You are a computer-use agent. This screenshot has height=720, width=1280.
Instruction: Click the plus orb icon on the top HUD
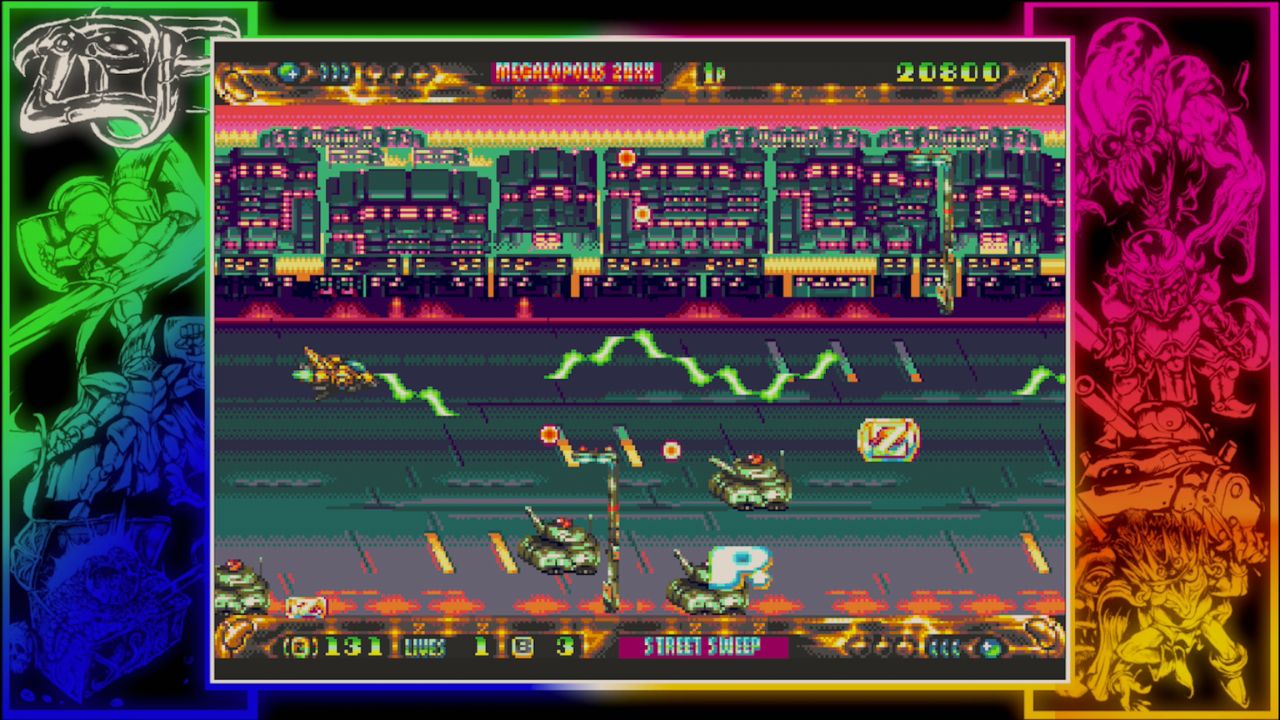[291, 70]
